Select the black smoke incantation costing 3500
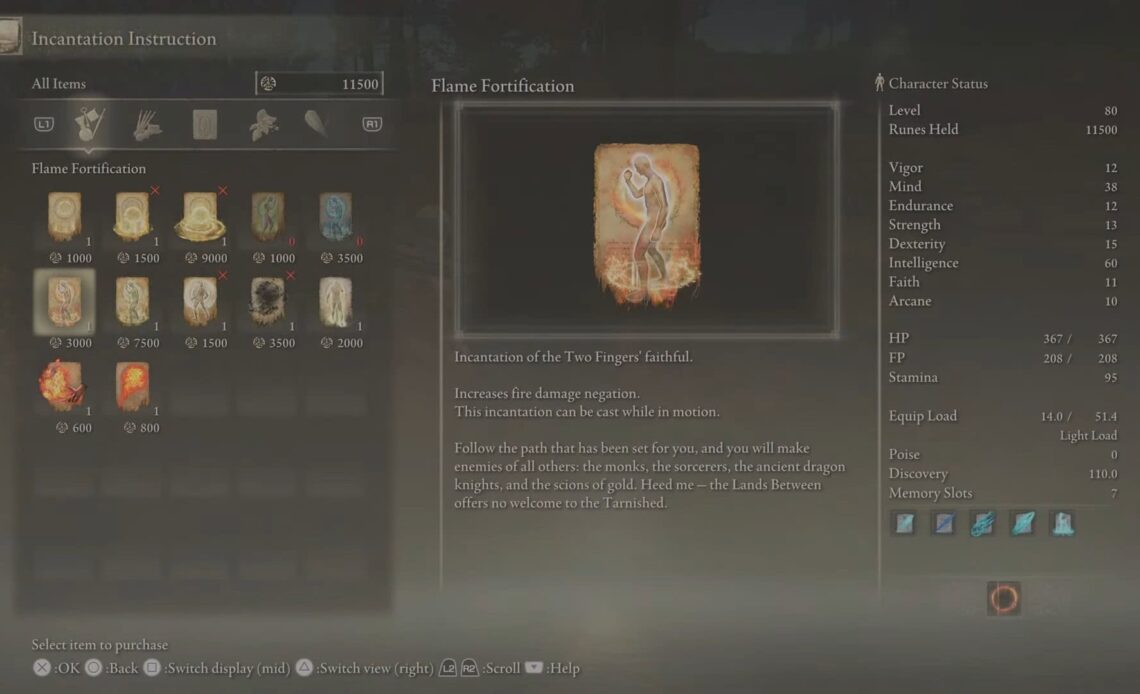Screen dimensions: 1140x694 [267, 301]
